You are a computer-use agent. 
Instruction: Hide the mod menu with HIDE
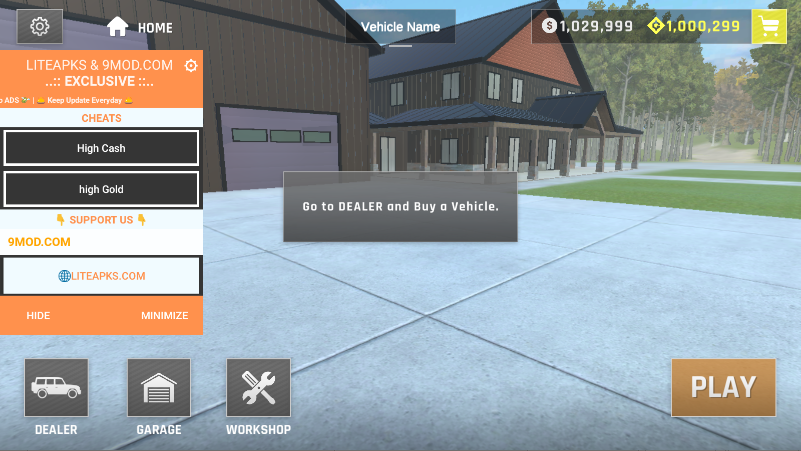(x=38, y=316)
